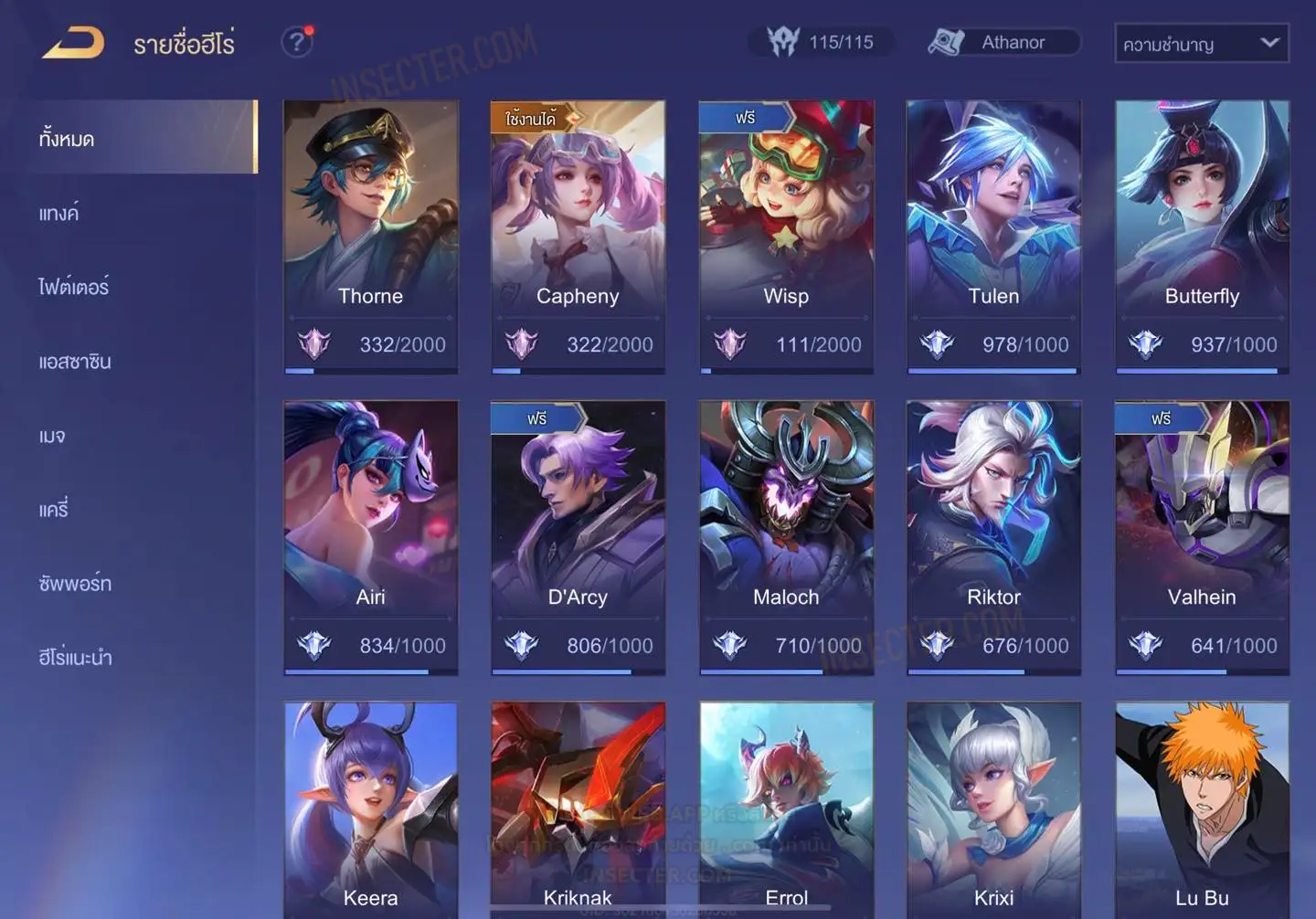1316x919 pixels.
Task: Choose the Maloch hero card
Action: (786, 536)
